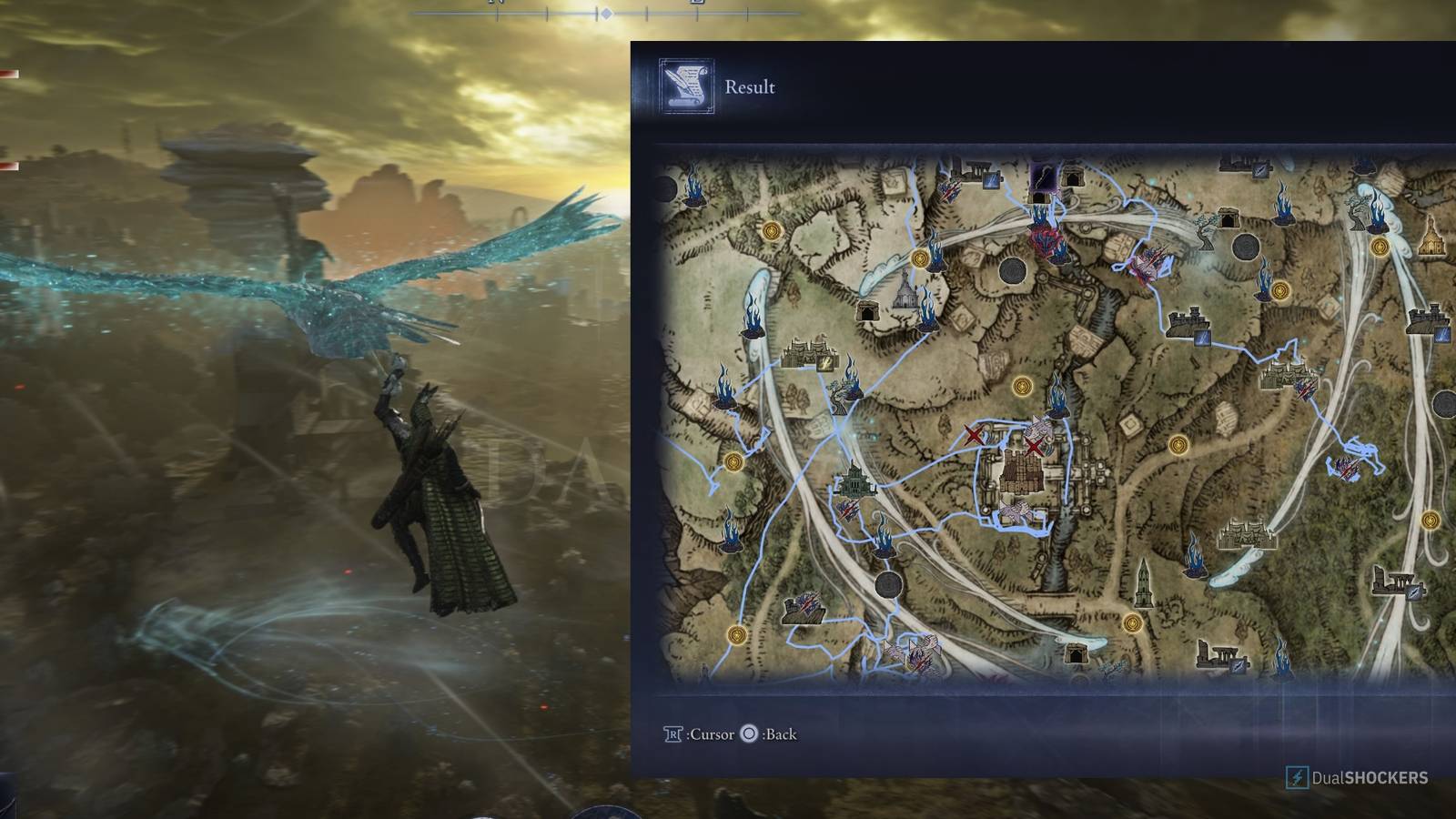Image resolution: width=1456 pixels, height=819 pixels.
Task: Click the golden medallion marker in the map center
Action: 1024,386
